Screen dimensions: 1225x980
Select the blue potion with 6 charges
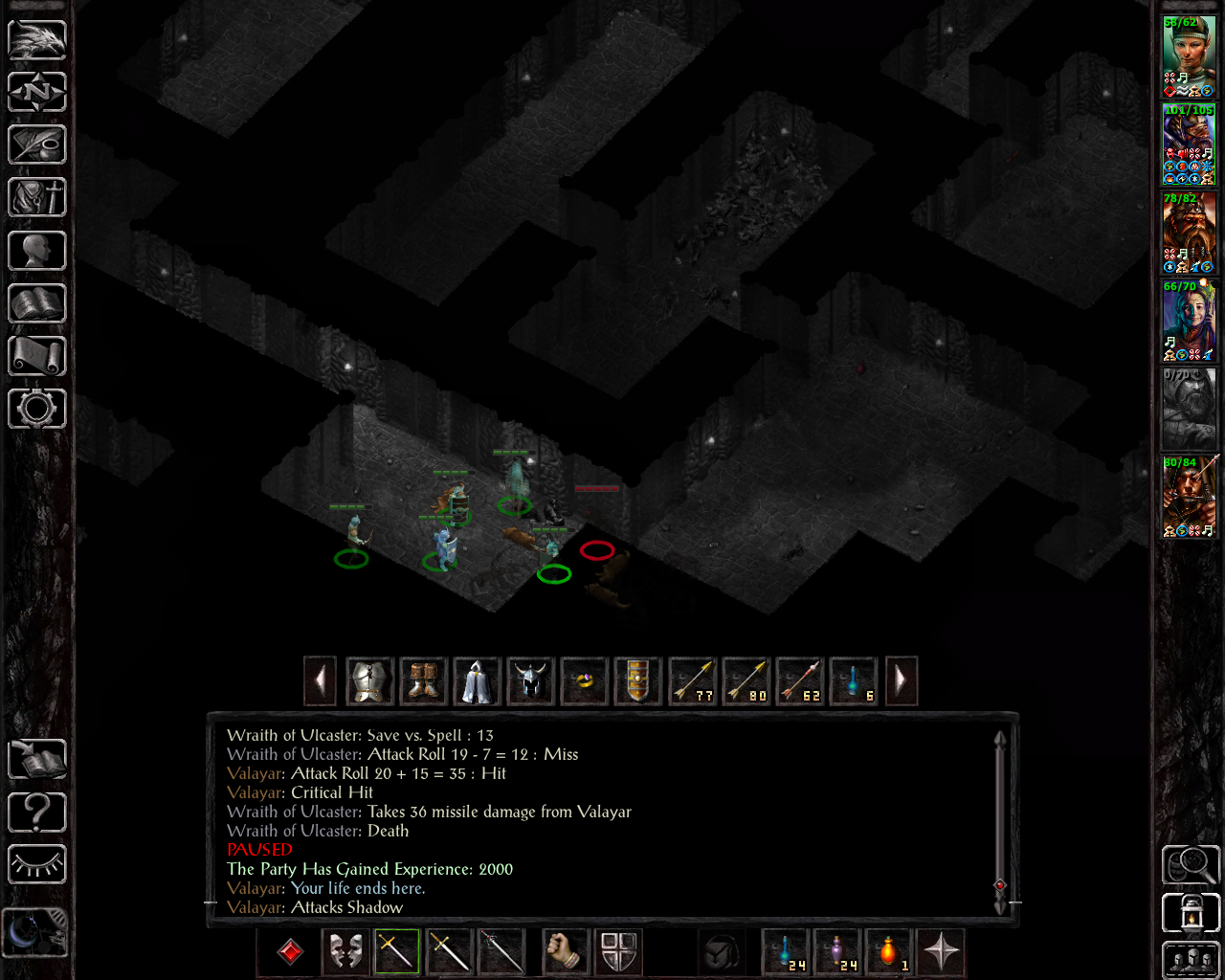(x=853, y=681)
